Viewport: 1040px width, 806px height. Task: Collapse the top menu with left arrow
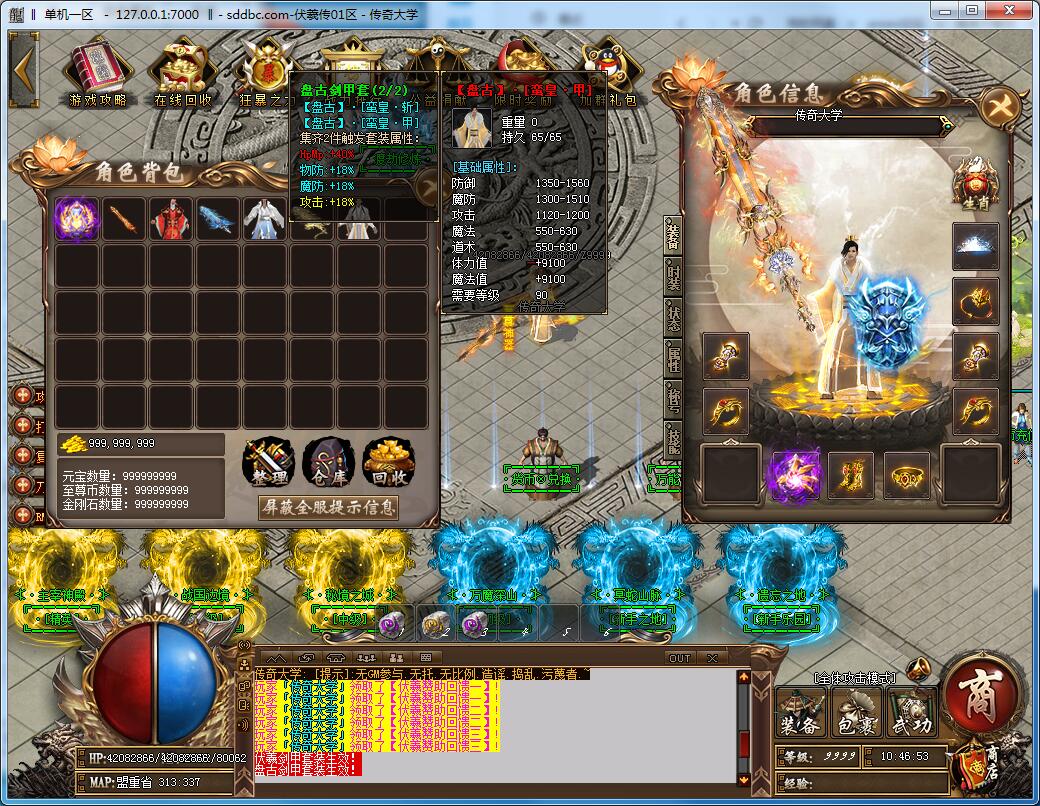[x=23, y=67]
